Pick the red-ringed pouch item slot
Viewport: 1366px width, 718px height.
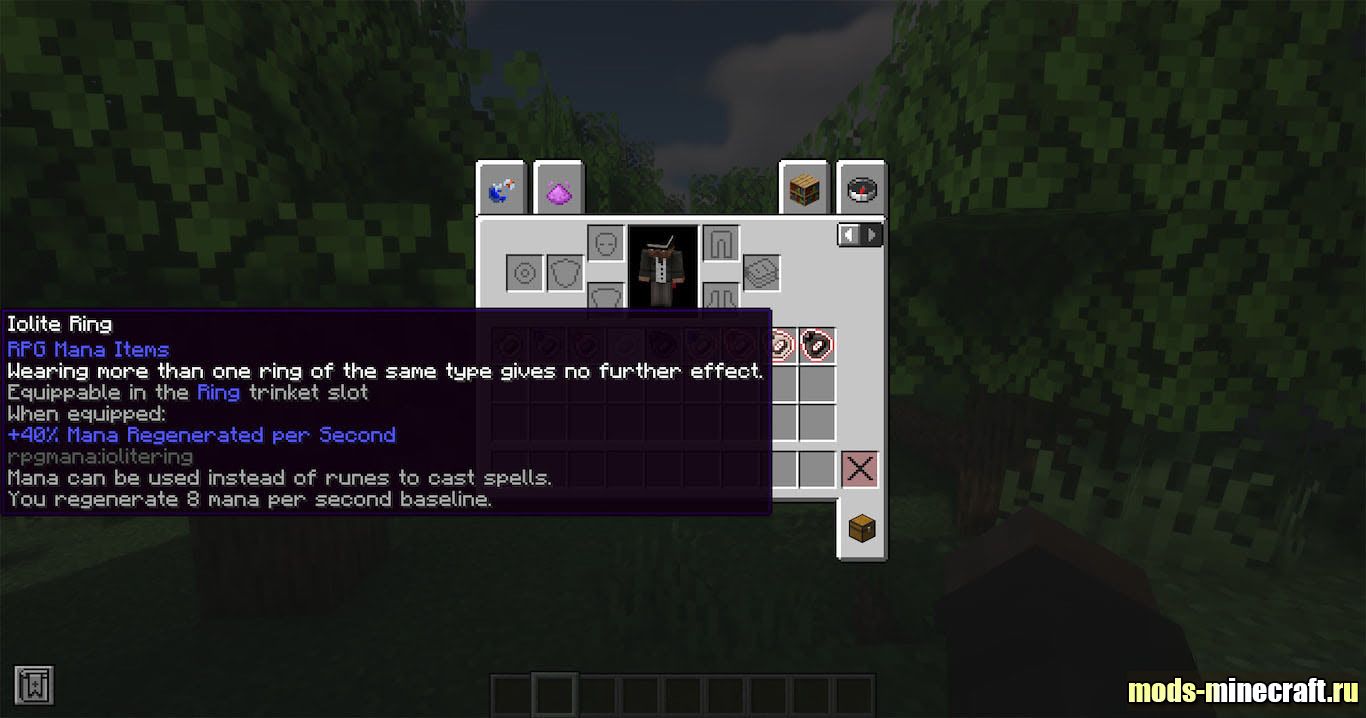pyautogui.click(x=818, y=345)
